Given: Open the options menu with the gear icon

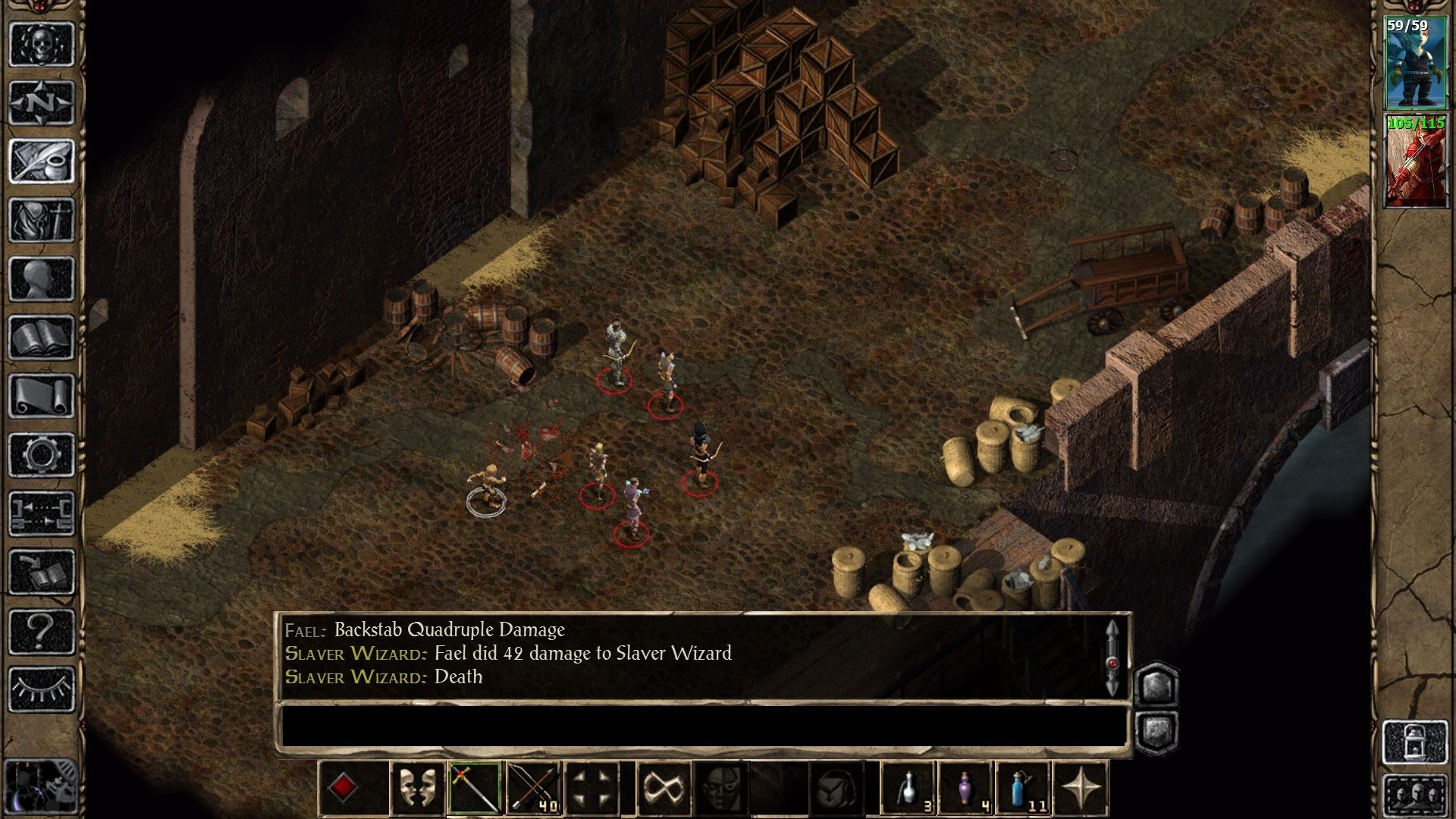Looking at the screenshot, I should (x=42, y=455).
